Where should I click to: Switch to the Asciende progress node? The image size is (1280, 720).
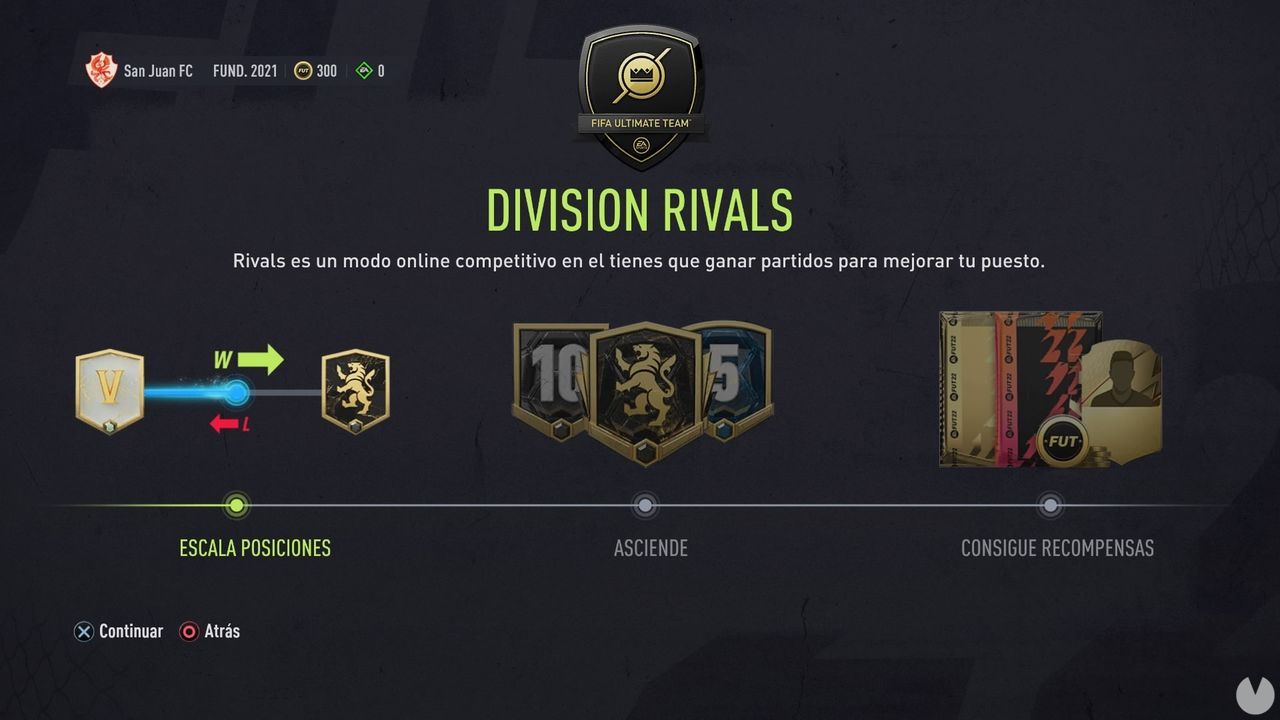coord(645,506)
